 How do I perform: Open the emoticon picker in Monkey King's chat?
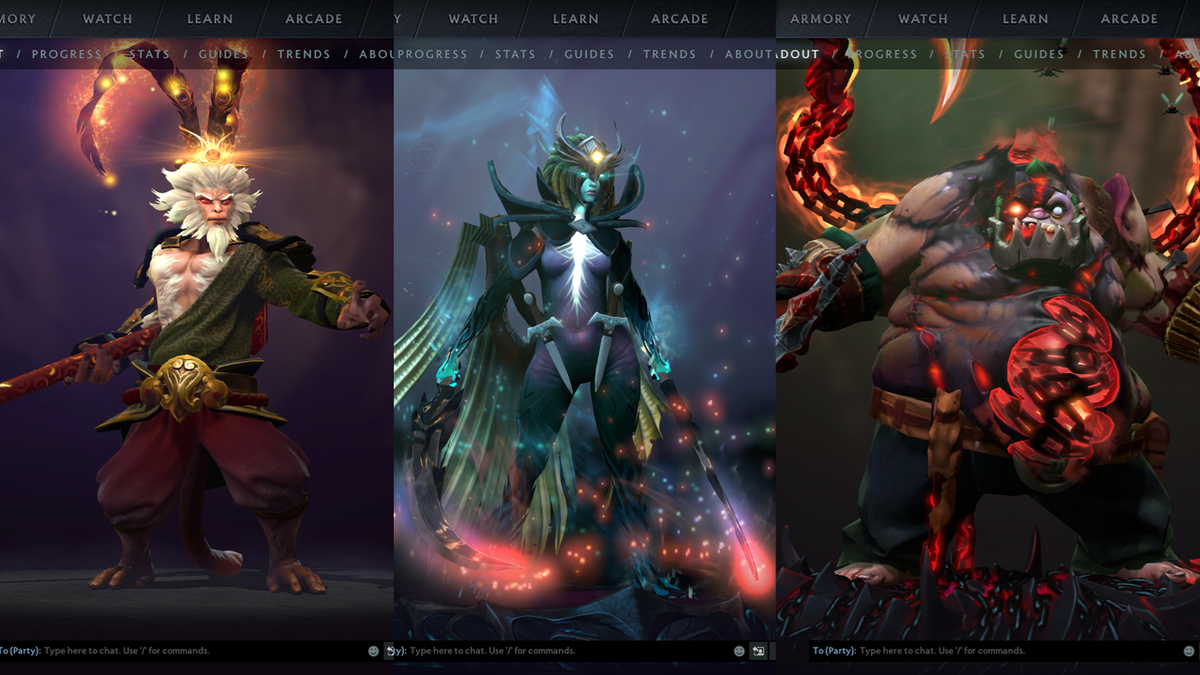pyautogui.click(x=374, y=651)
